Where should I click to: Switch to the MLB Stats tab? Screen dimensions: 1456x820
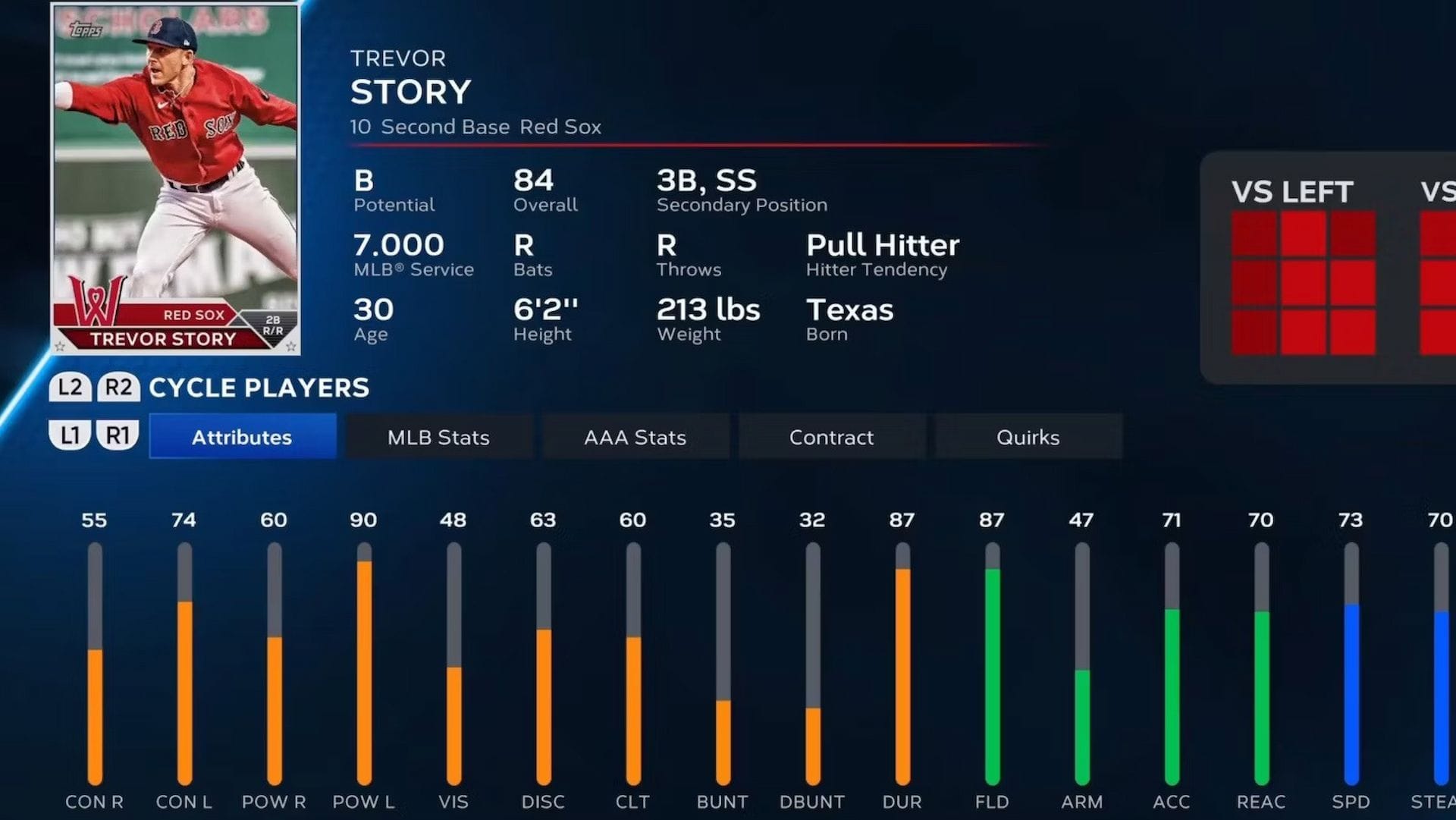(438, 436)
